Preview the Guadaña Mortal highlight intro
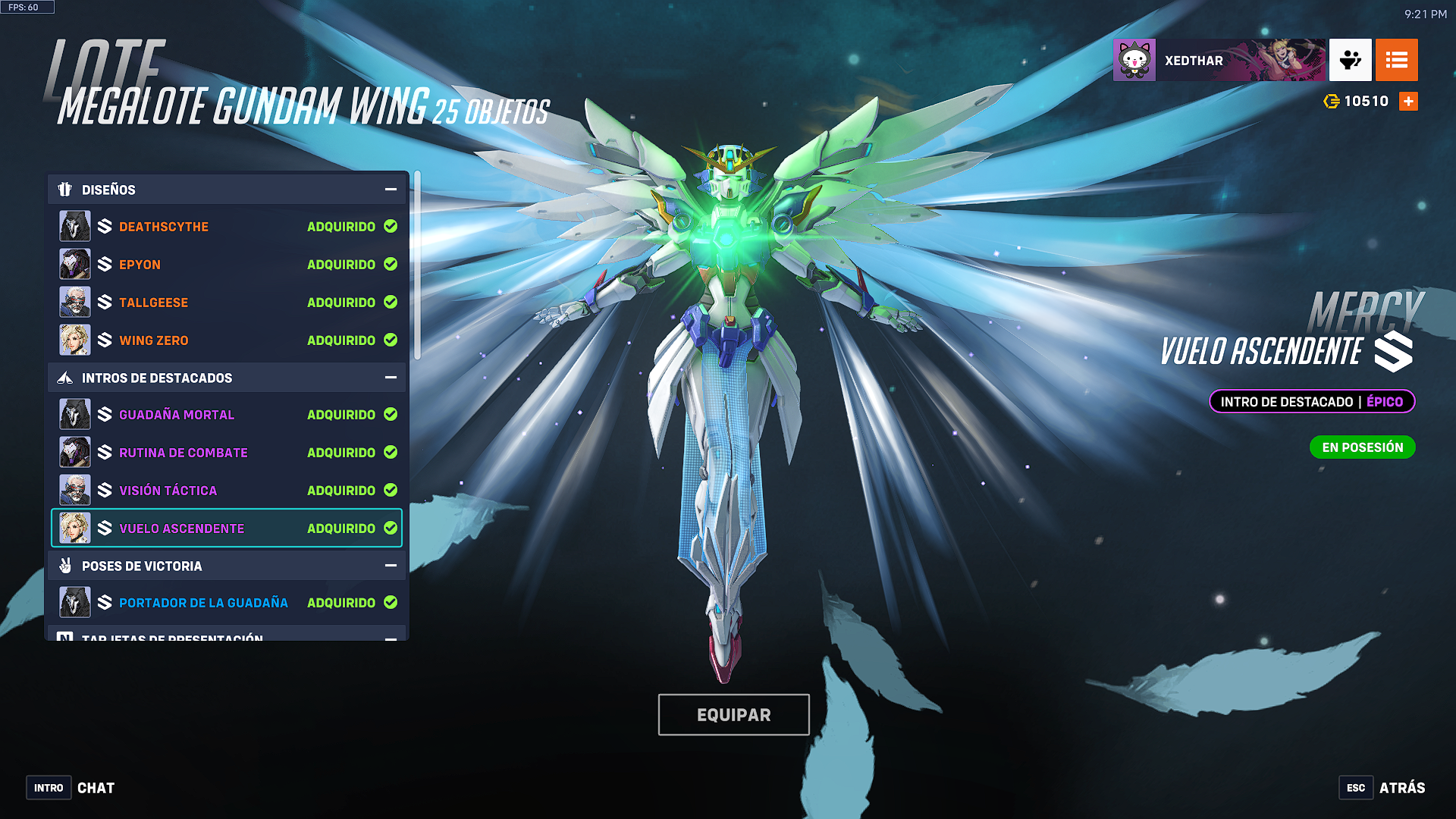 click(227, 415)
